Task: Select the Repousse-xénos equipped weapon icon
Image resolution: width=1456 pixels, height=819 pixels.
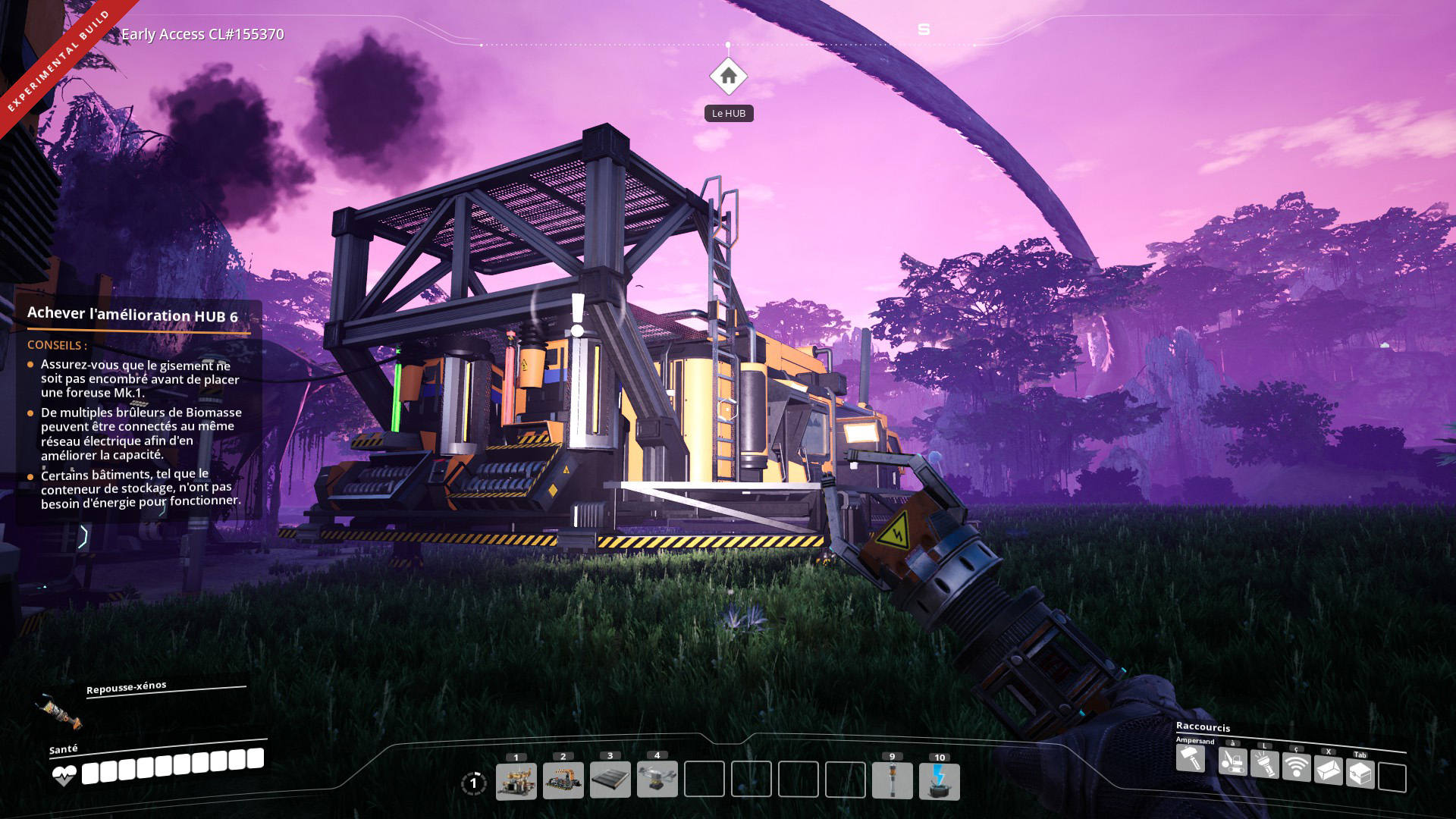Action: pos(58,713)
